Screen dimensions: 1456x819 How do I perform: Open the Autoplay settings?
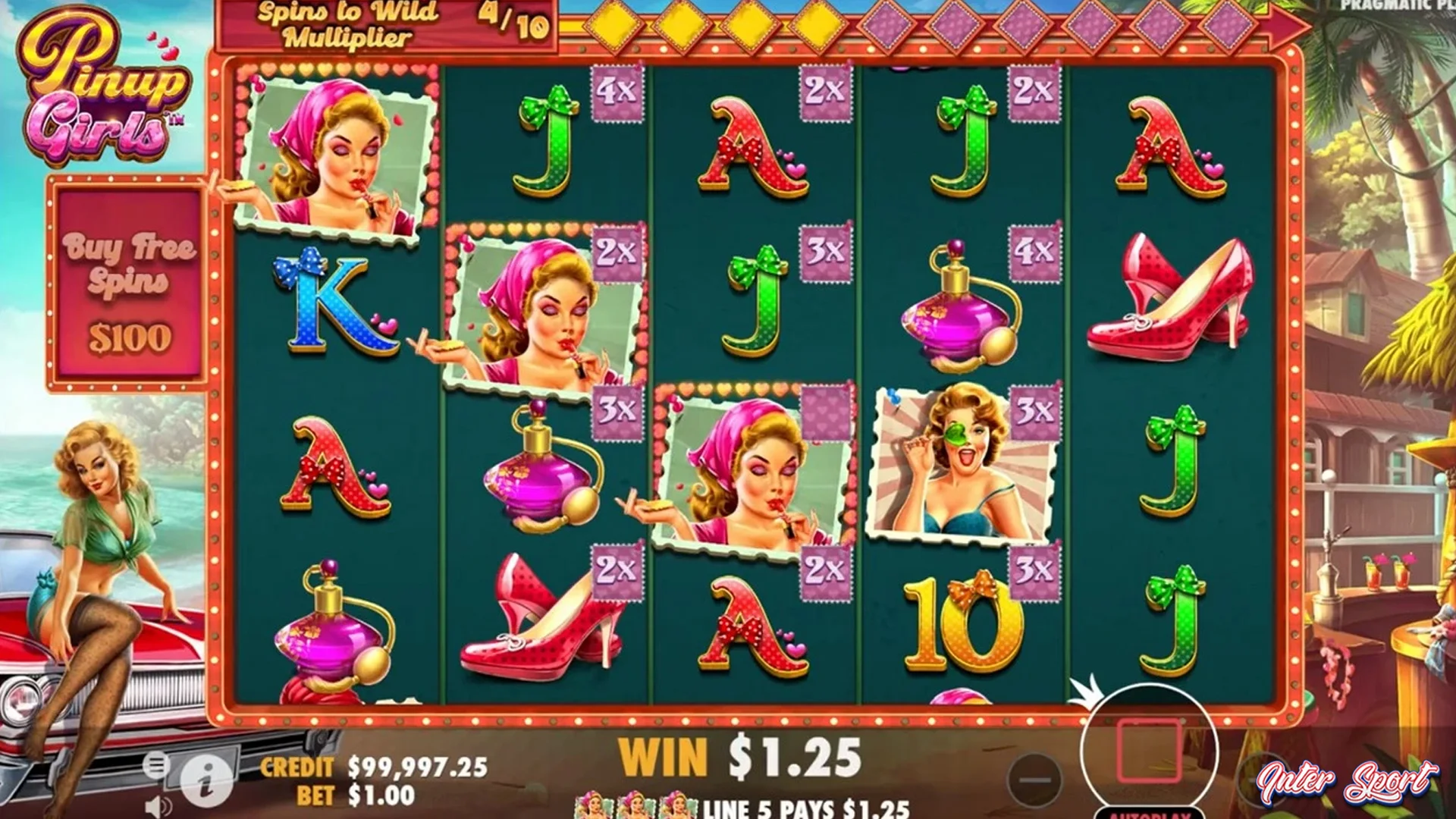click(1149, 813)
